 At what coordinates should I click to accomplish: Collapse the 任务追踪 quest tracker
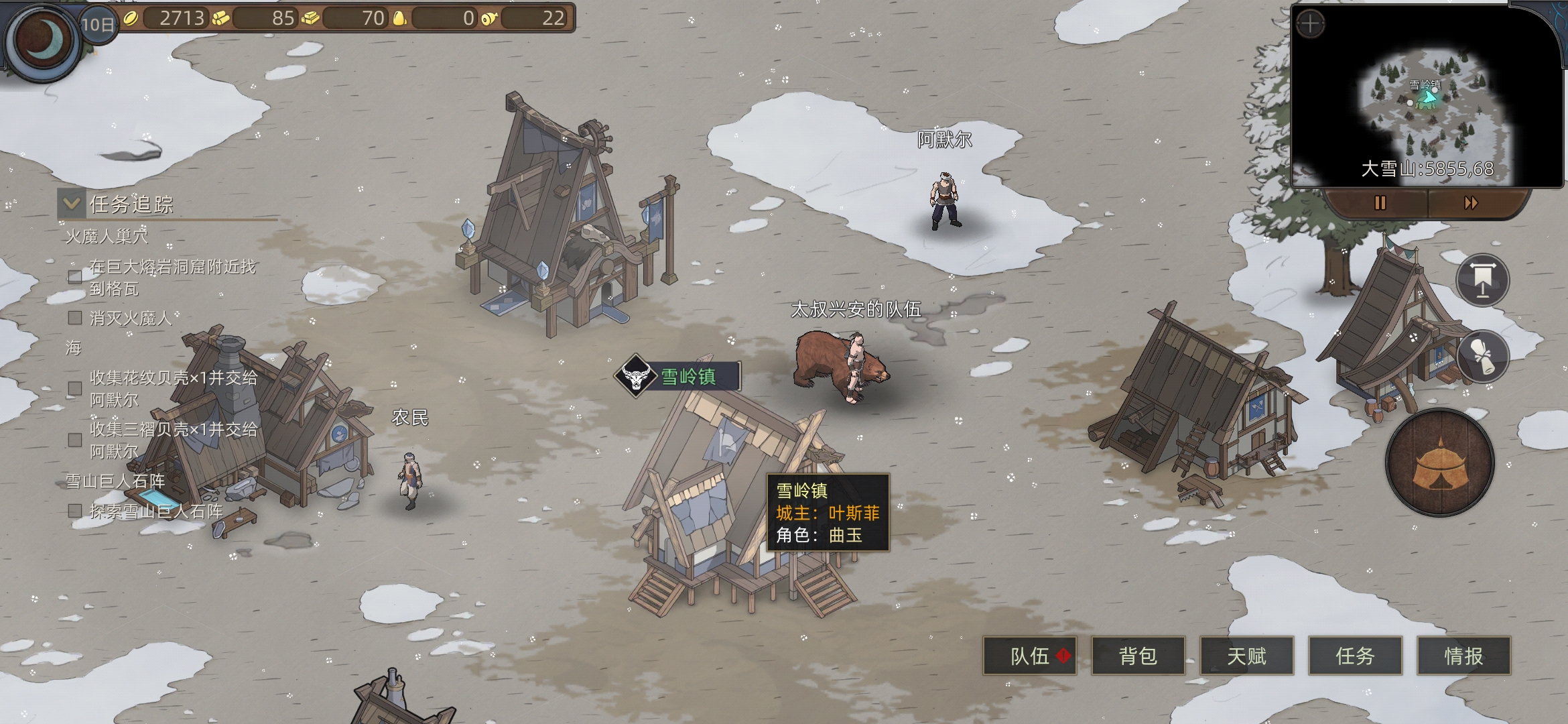point(71,203)
